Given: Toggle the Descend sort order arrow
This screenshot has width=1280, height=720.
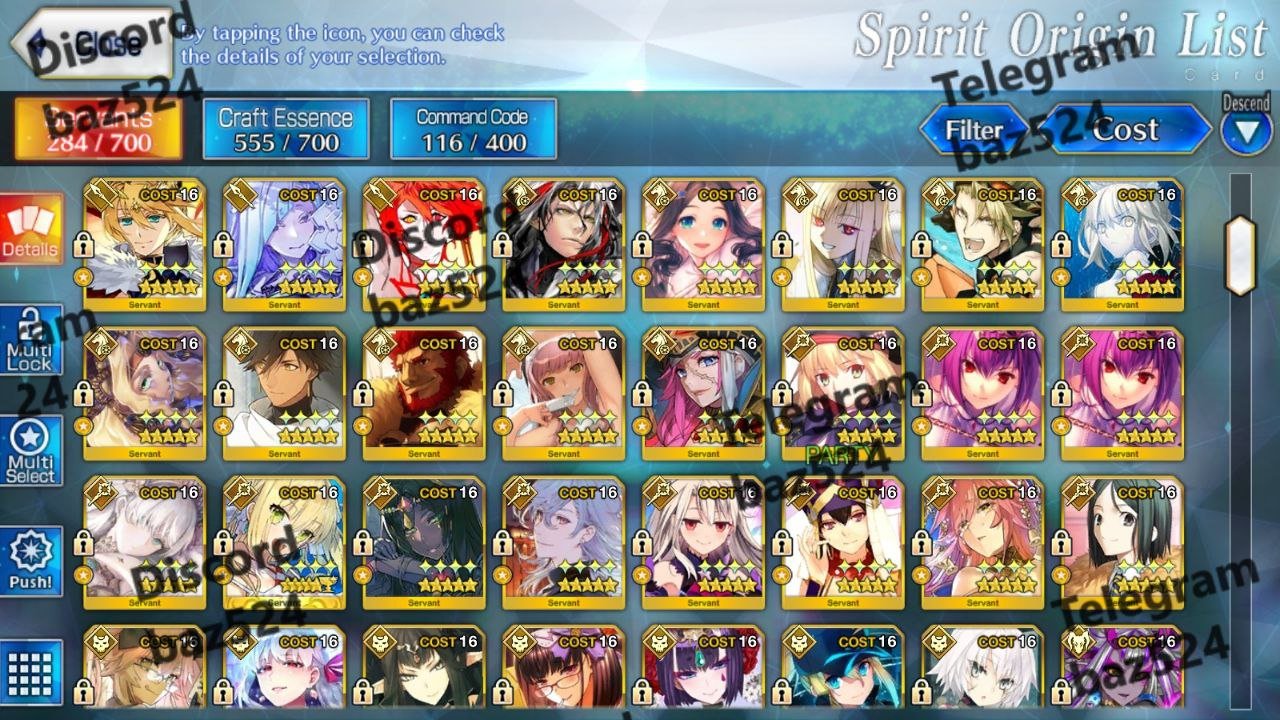Looking at the screenshot, I should click(x=1246, y=132).
